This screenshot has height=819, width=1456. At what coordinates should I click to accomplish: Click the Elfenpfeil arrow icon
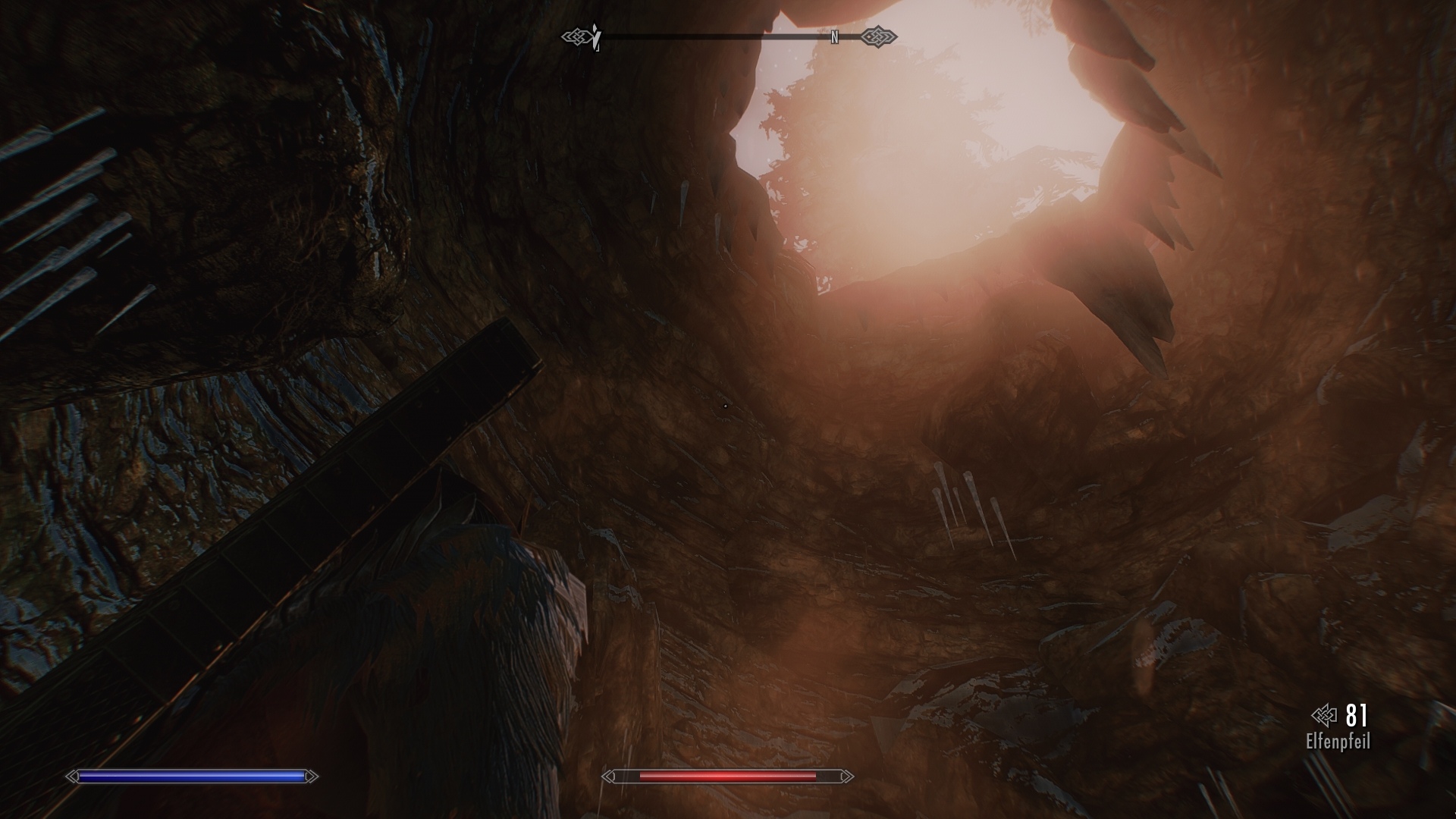click(1323, 715)
